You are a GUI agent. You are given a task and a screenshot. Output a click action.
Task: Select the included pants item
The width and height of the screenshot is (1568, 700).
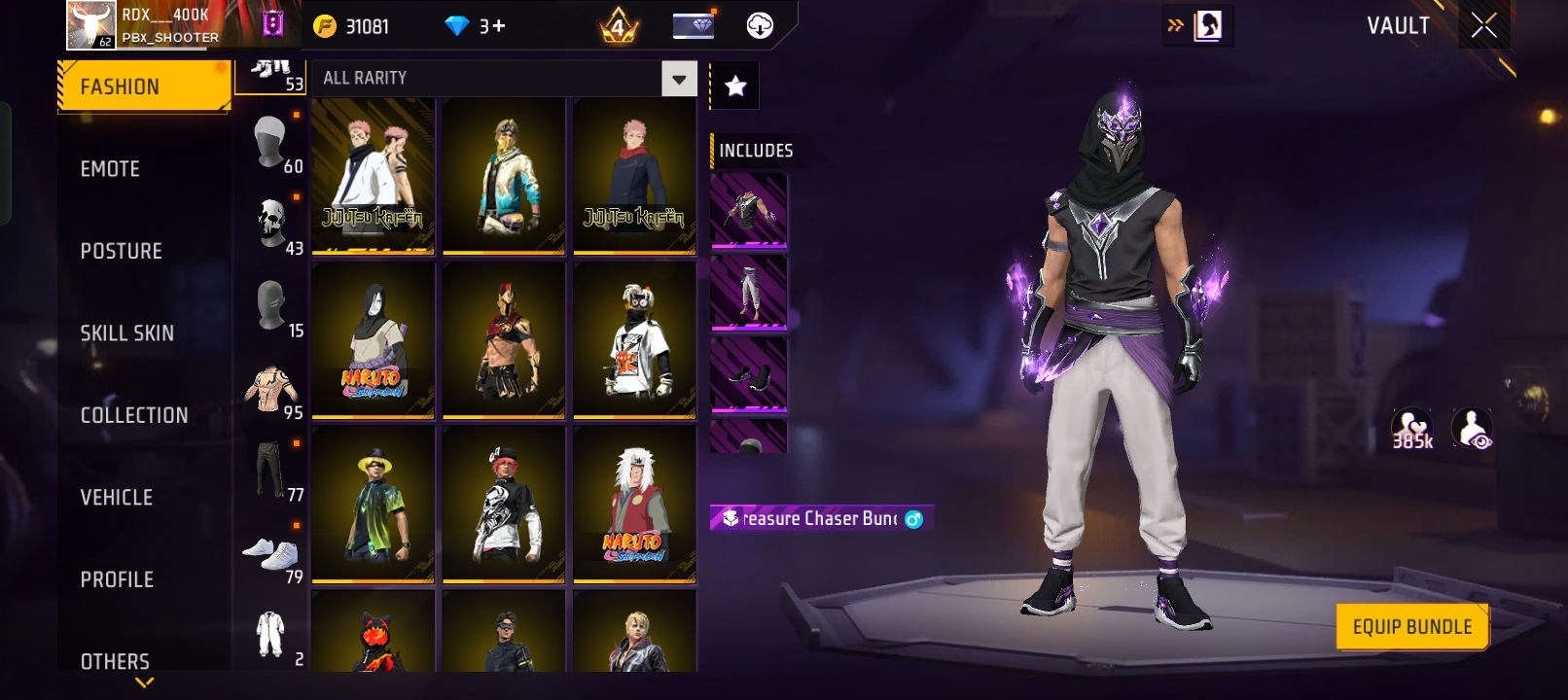click(x=748, y=293)
